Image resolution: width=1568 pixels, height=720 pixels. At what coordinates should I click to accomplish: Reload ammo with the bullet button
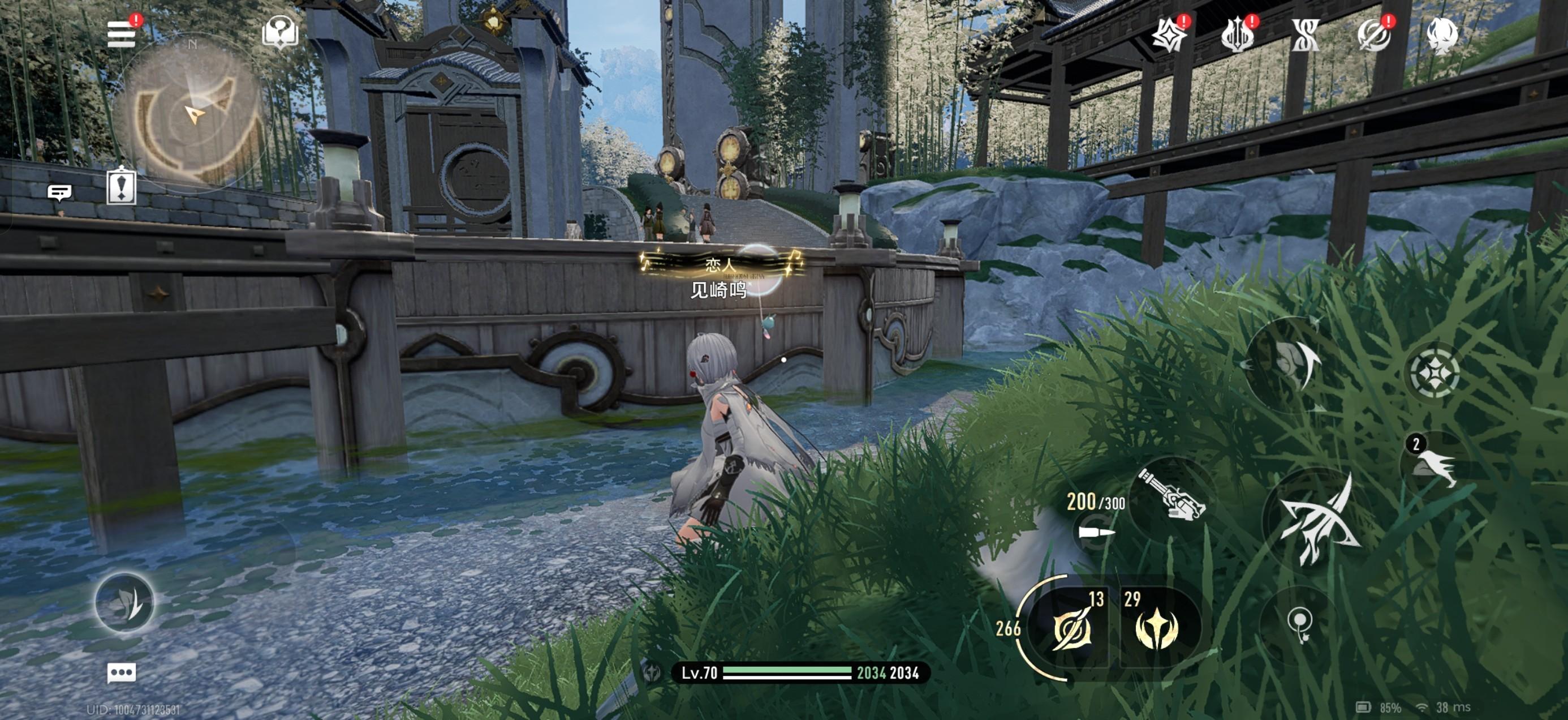pos(1096,533)
